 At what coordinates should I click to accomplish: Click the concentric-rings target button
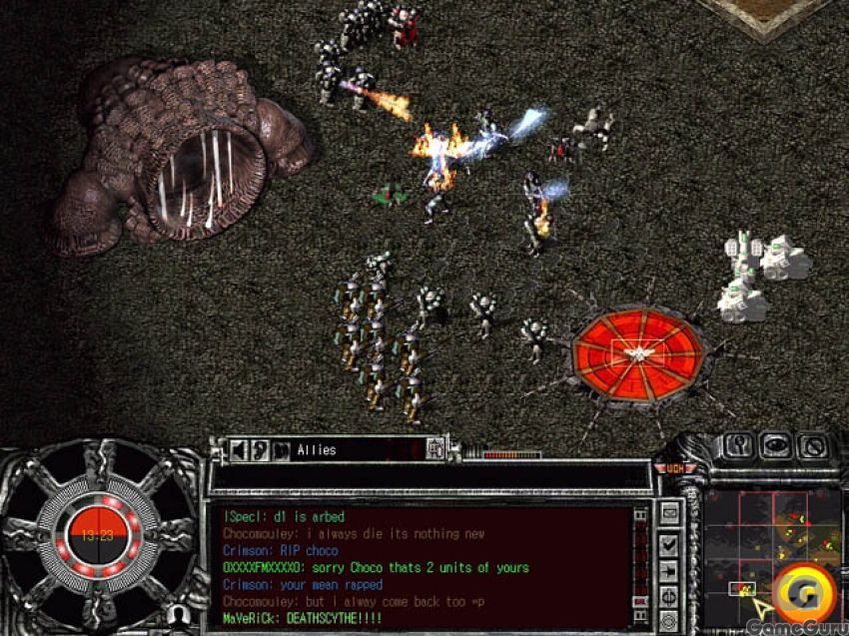tap(668, 622)
